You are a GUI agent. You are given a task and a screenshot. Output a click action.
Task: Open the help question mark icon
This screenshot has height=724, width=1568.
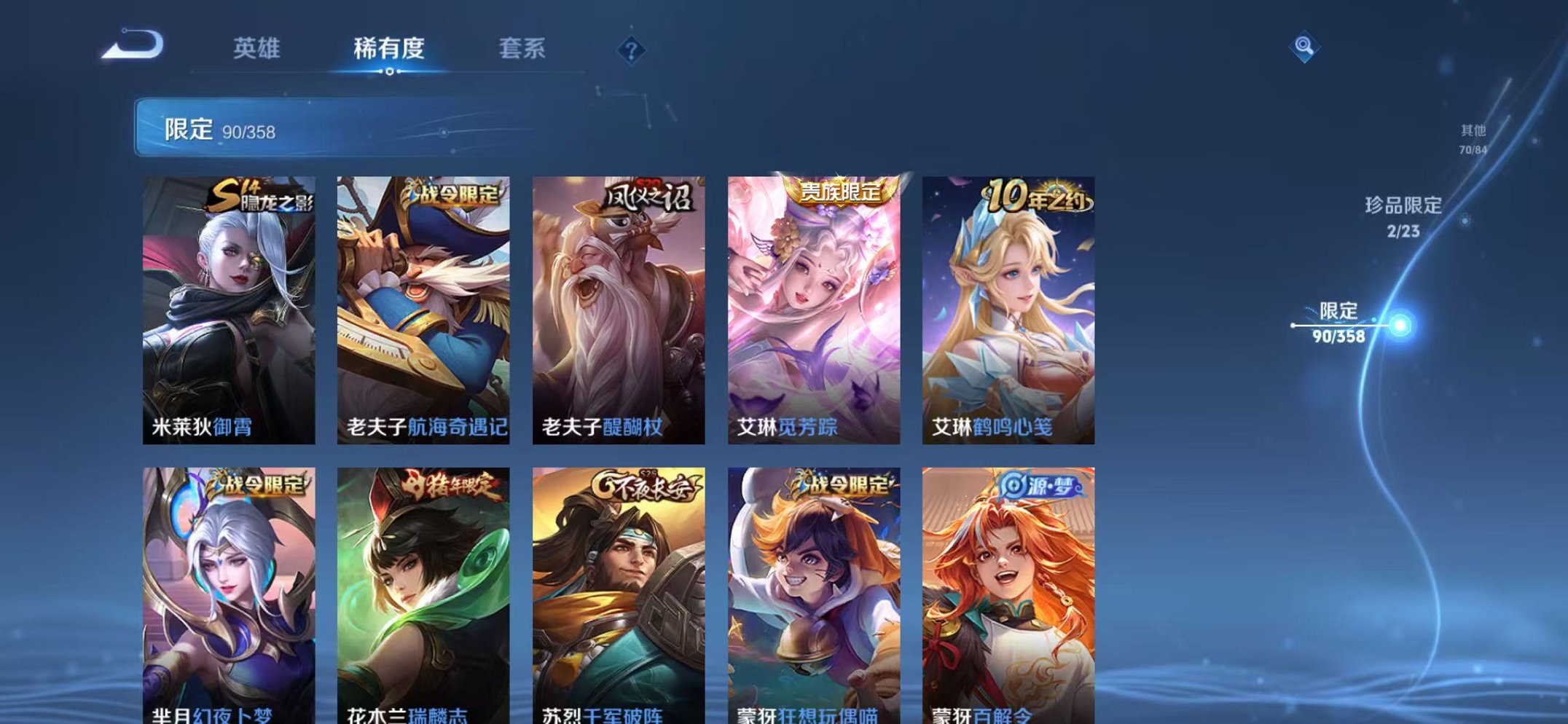pos(631,50)
